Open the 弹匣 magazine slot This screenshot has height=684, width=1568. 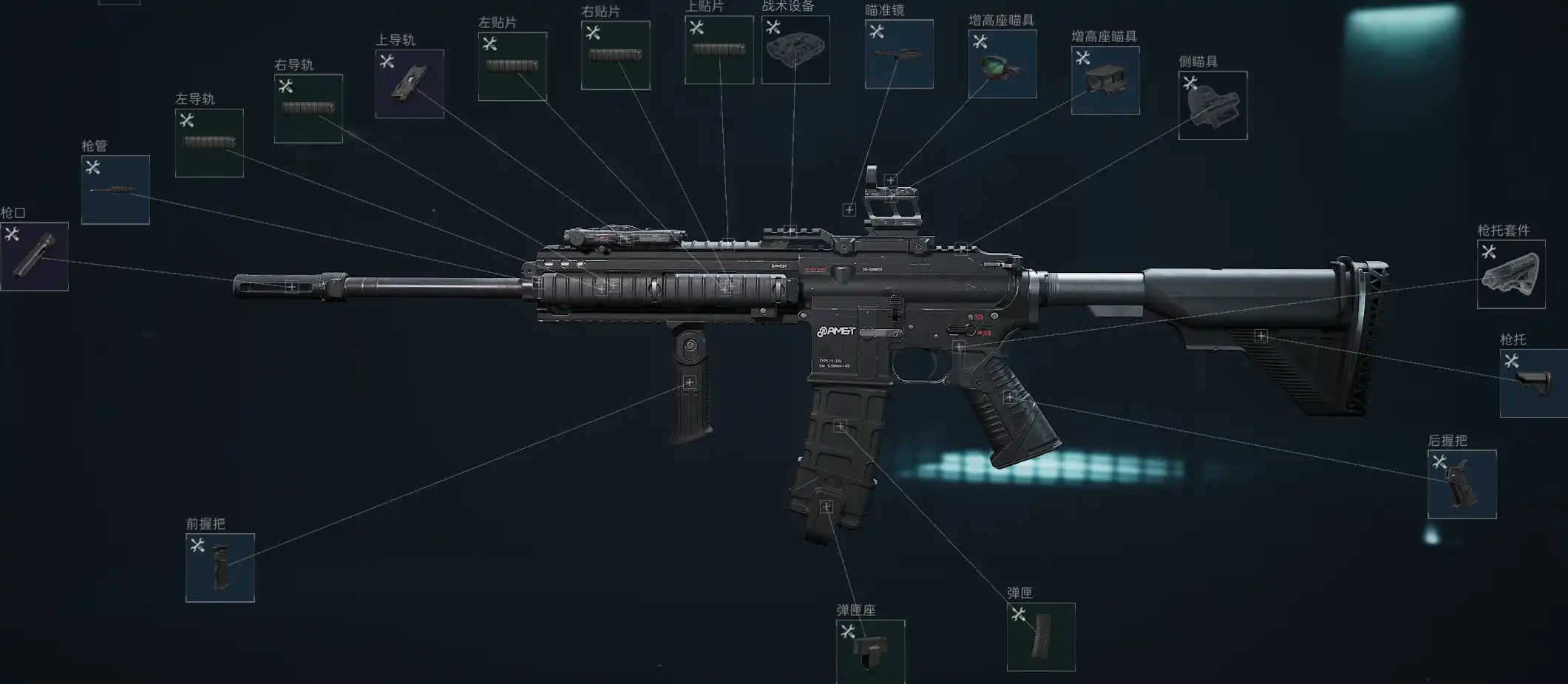coord(1041,637)
